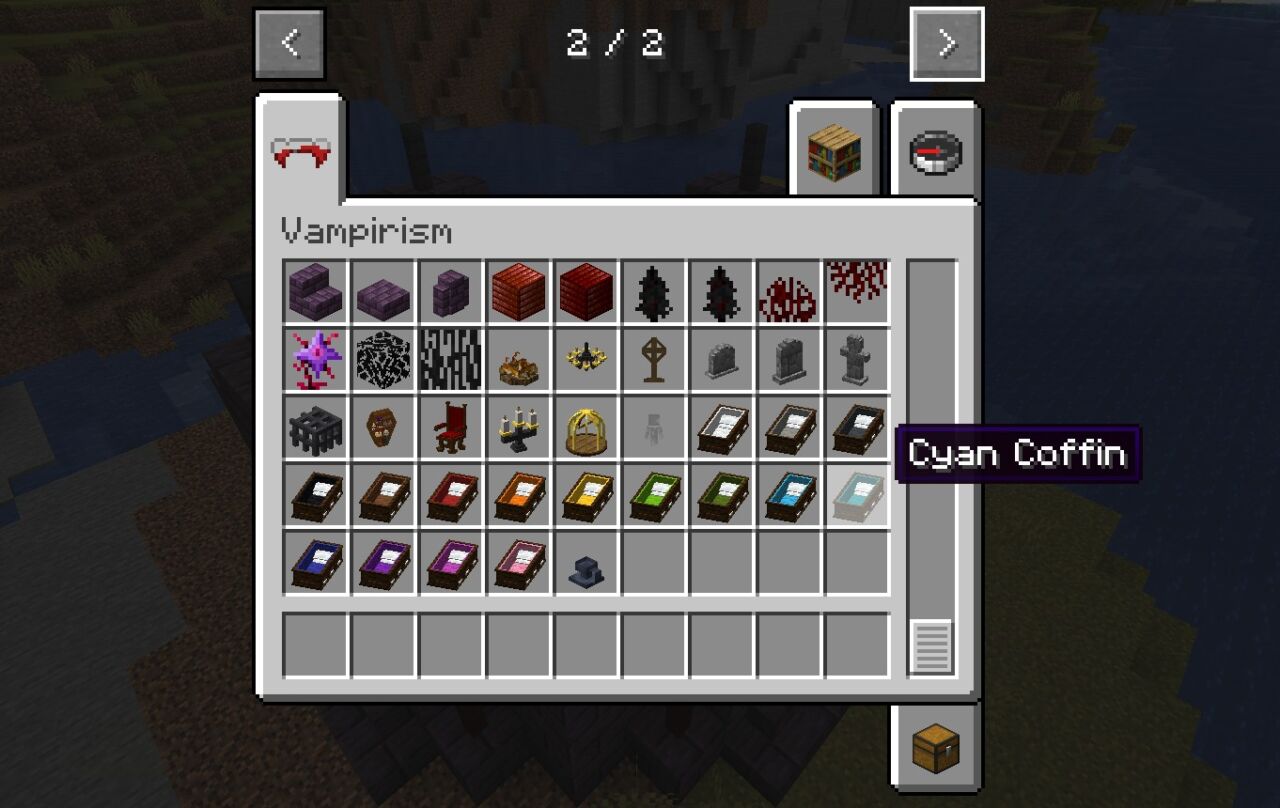Viewport: 1280px width, 808px height.
Task: Click the inventory scrollbar handle
Action: point(931,646)
